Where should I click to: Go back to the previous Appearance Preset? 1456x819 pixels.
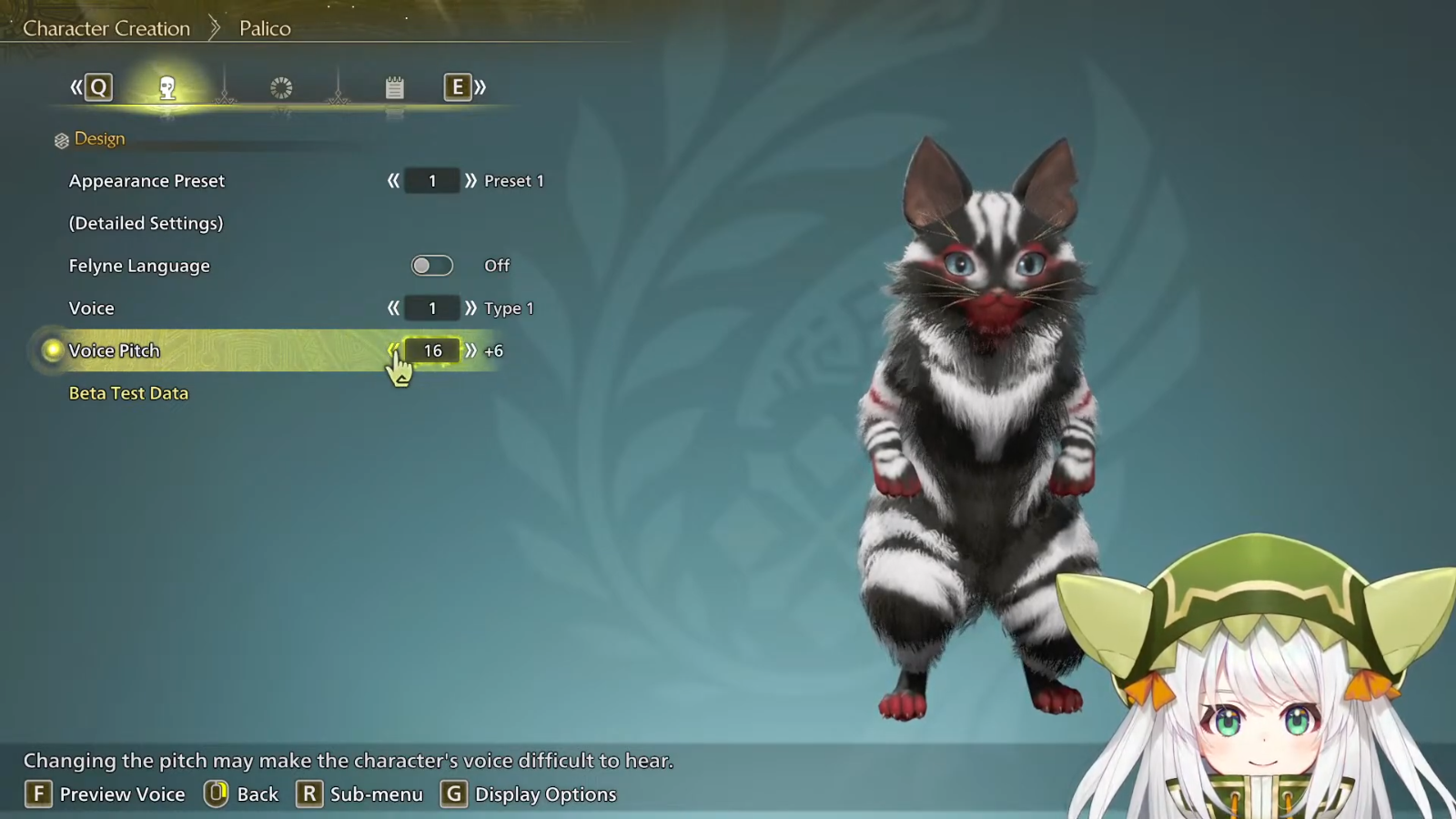[x=393, y=181]
